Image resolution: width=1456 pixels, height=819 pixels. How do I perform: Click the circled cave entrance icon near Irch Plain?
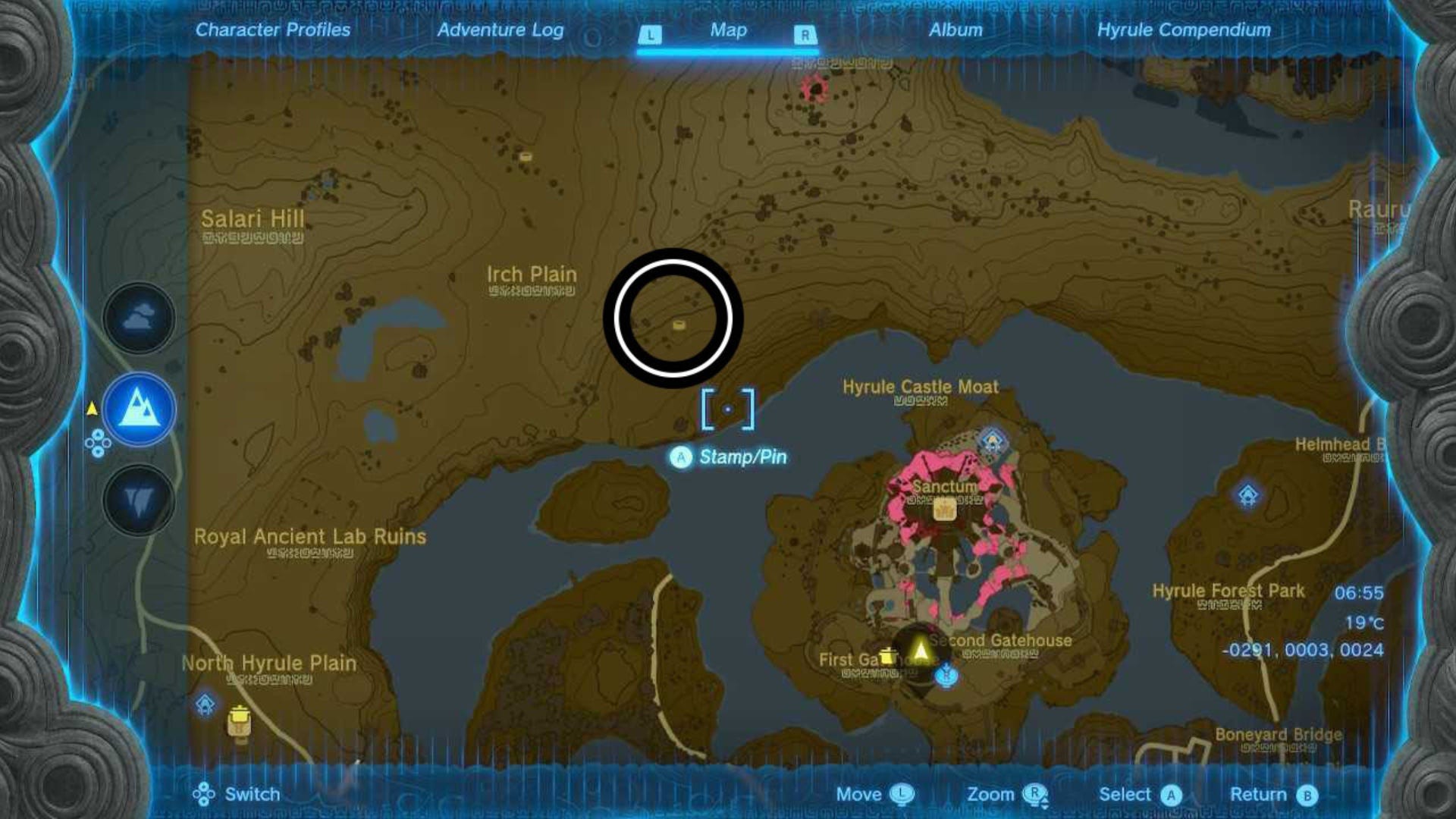(679, 325)
